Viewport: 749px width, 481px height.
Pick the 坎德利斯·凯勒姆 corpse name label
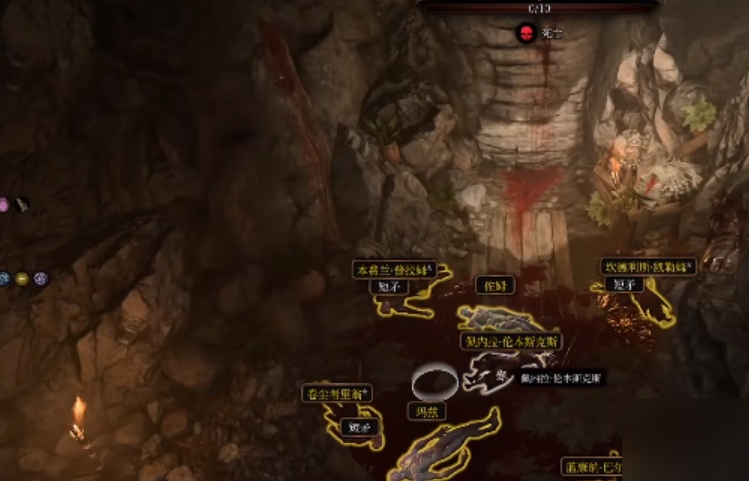tap(649, 267)
